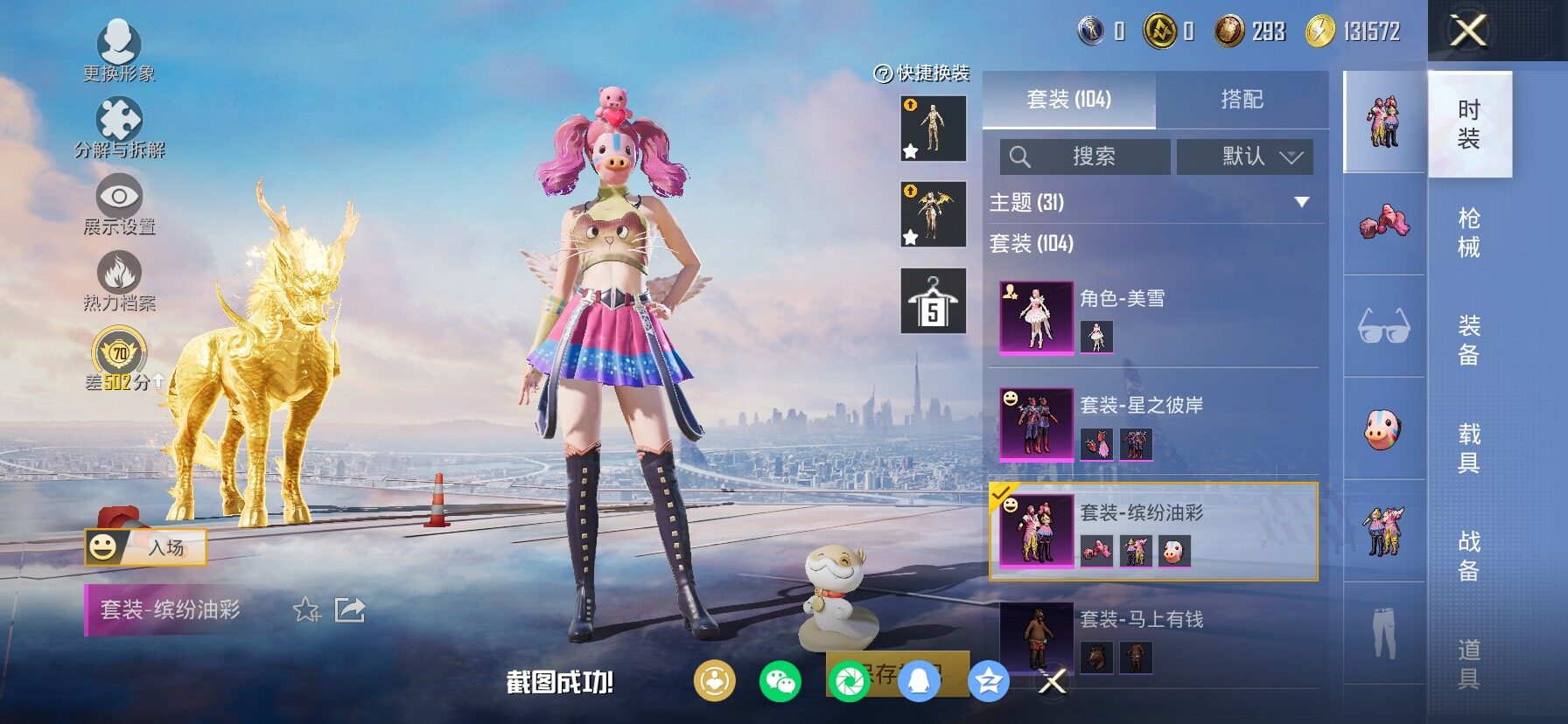Open the 载具 vehicles category
The width and height of the screenshot is (1568, 724).
1469,448
